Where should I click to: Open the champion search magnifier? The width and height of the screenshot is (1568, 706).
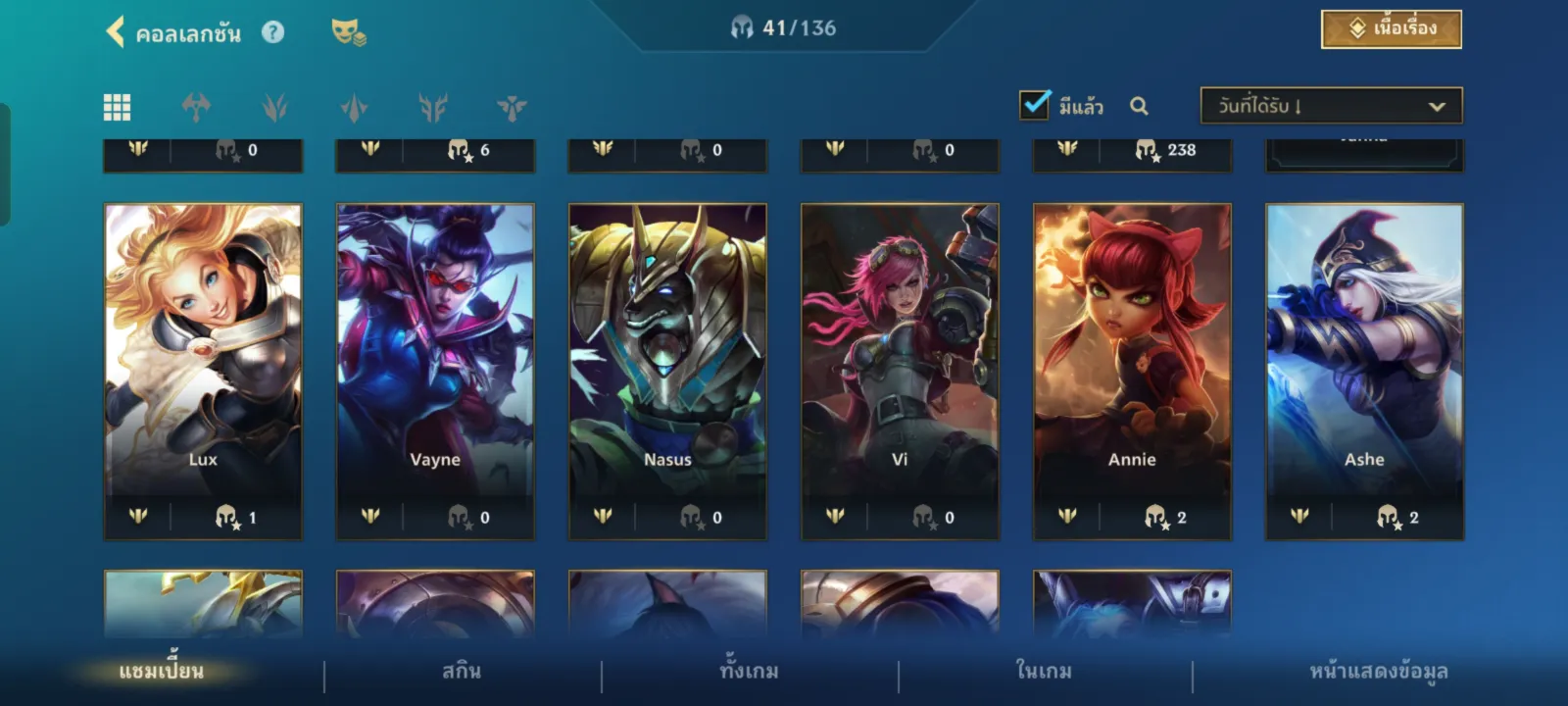click(1139, 106)
